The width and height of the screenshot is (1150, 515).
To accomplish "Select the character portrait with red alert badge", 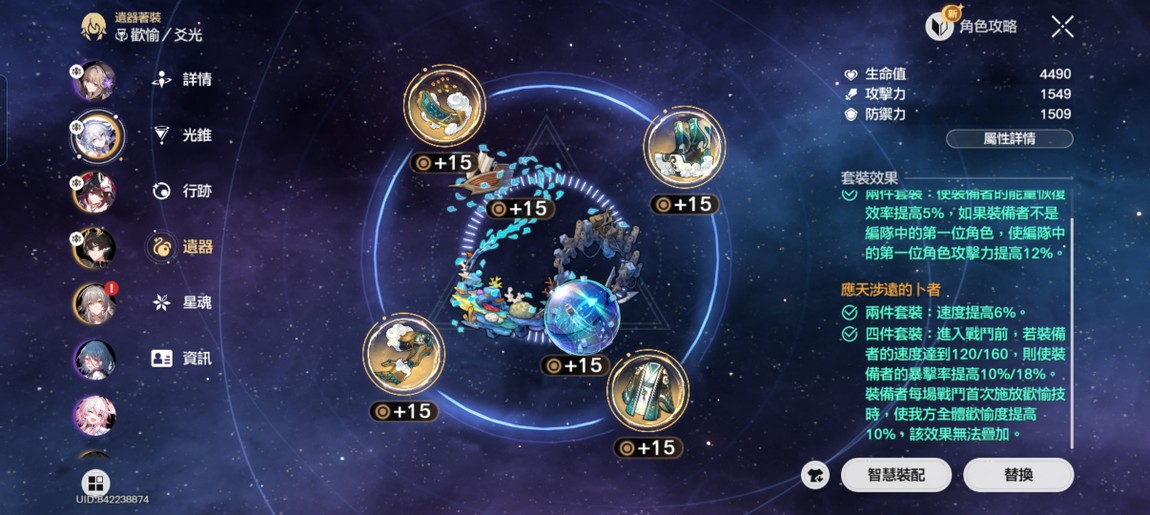I will click(94, 303).
